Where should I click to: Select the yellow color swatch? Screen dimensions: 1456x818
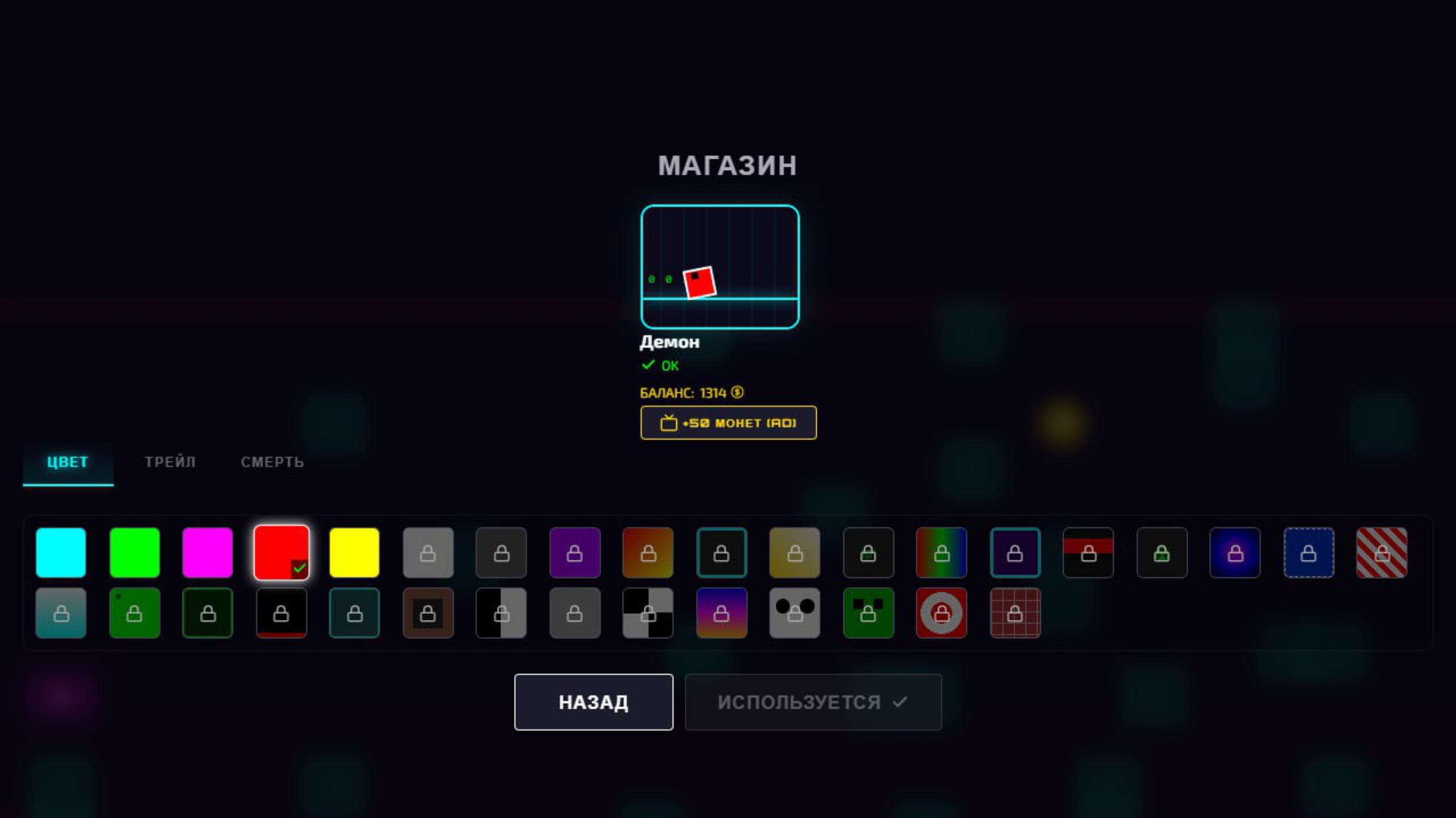[x=354, y=552]
